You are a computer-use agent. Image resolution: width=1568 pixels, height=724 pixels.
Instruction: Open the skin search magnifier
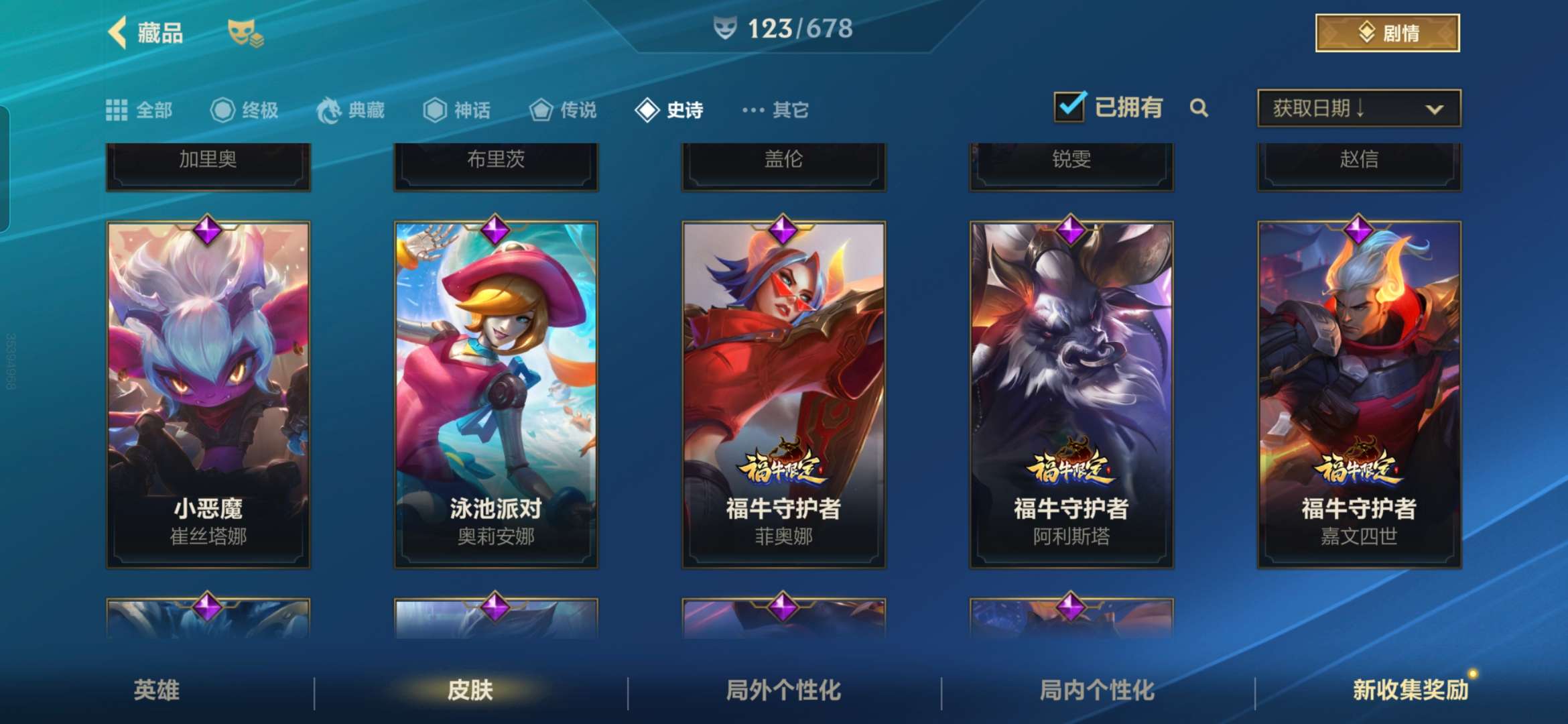1199,108
